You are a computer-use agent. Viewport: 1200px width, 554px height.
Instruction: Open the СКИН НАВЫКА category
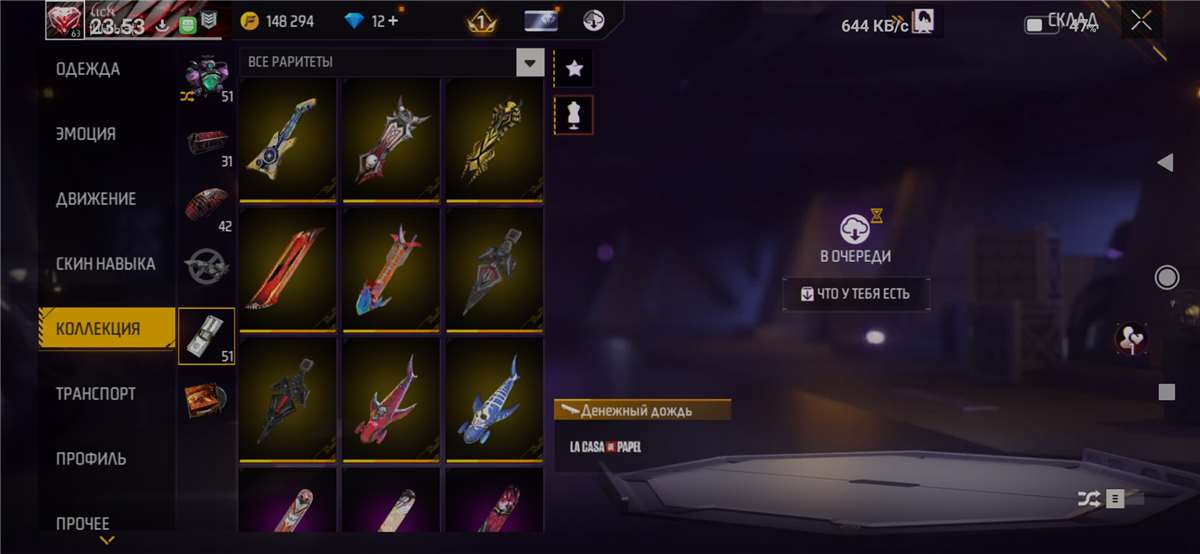105,264
